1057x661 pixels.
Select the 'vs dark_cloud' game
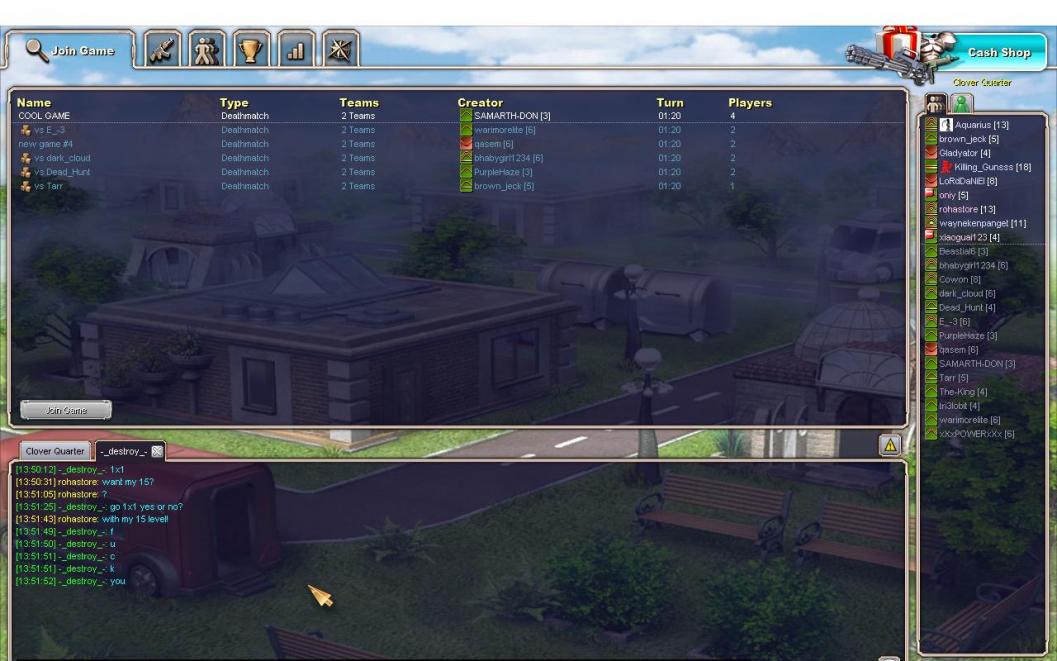[61, 158]
